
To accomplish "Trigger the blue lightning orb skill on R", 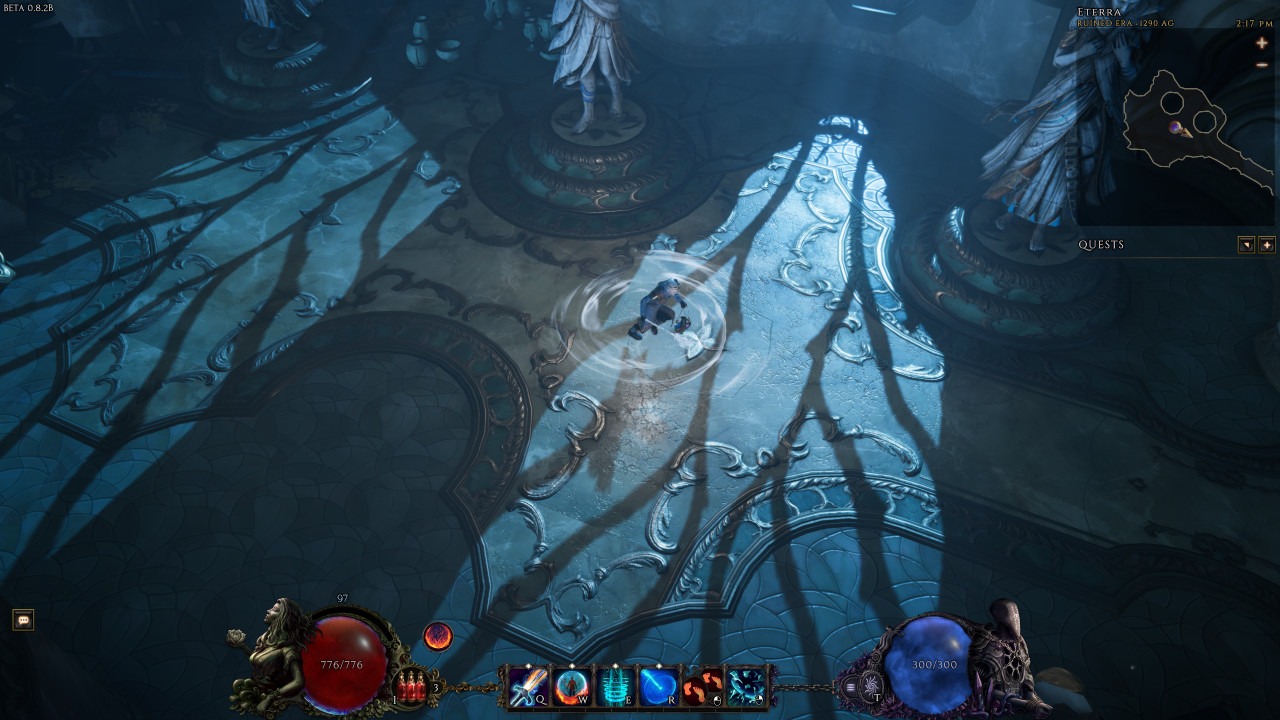I will coord(656,686).
